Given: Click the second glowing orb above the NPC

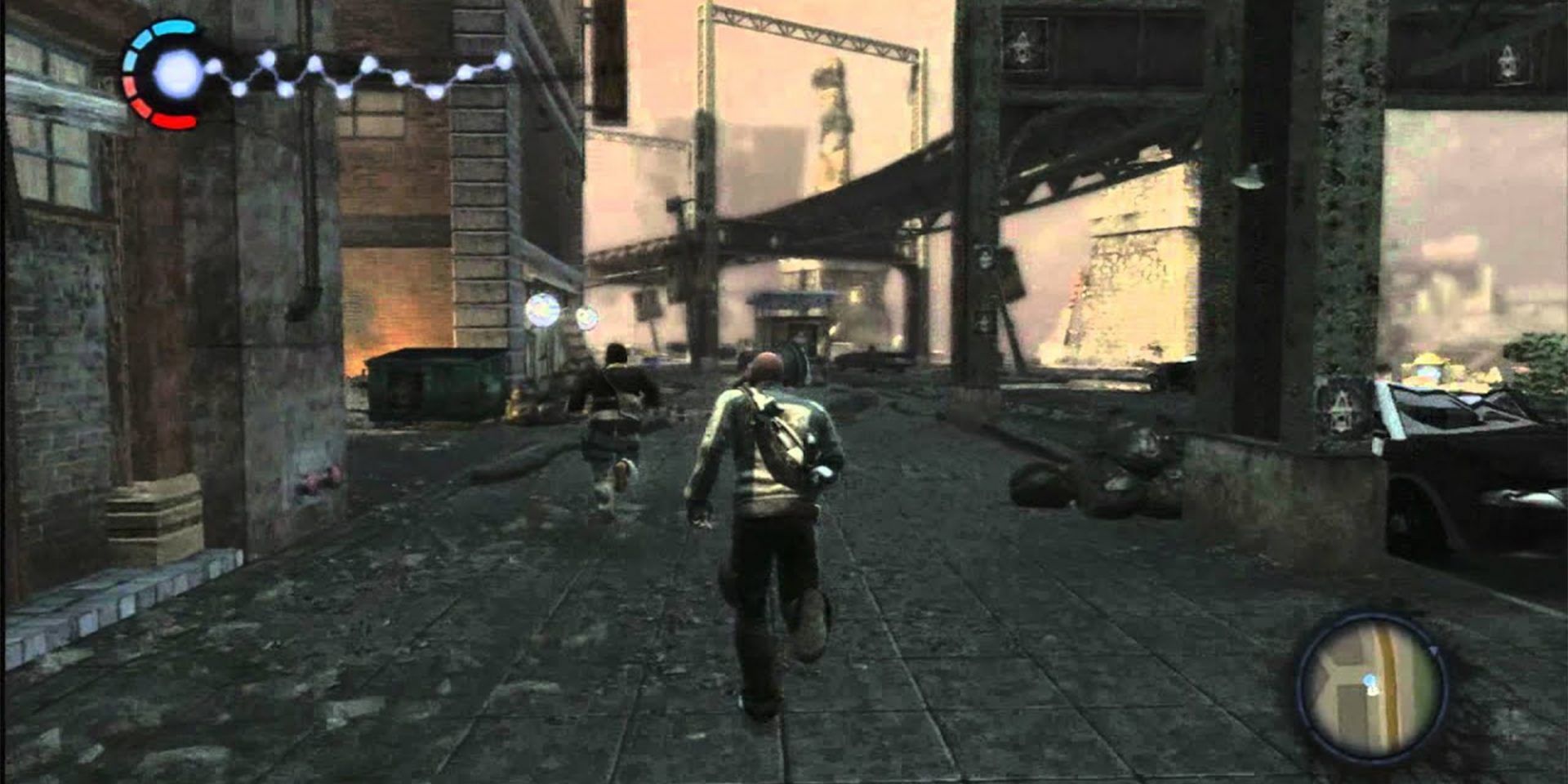Looking at the screenshot, I should (x=587, y=318).
